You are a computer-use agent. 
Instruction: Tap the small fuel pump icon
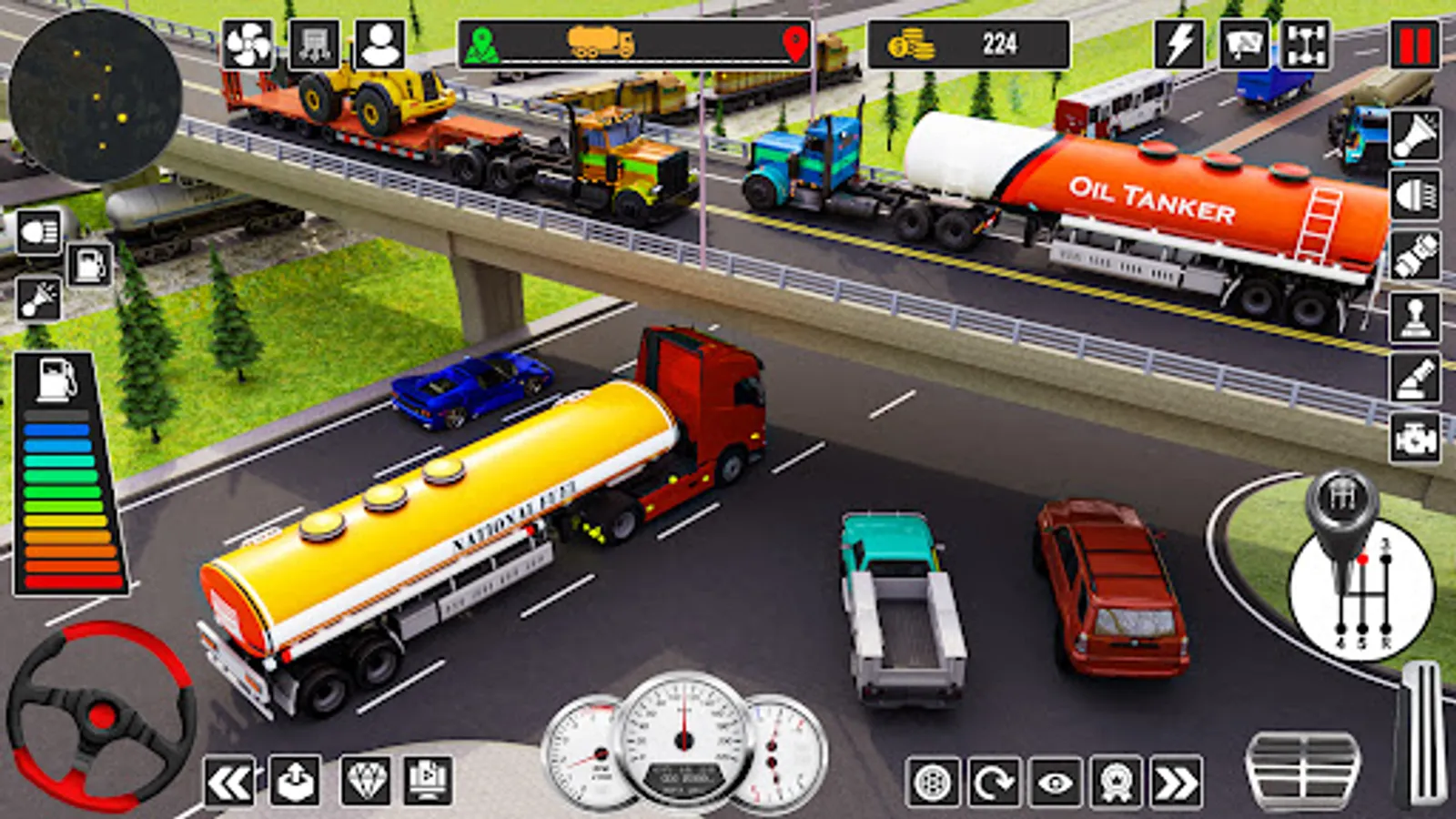(90, 266)
